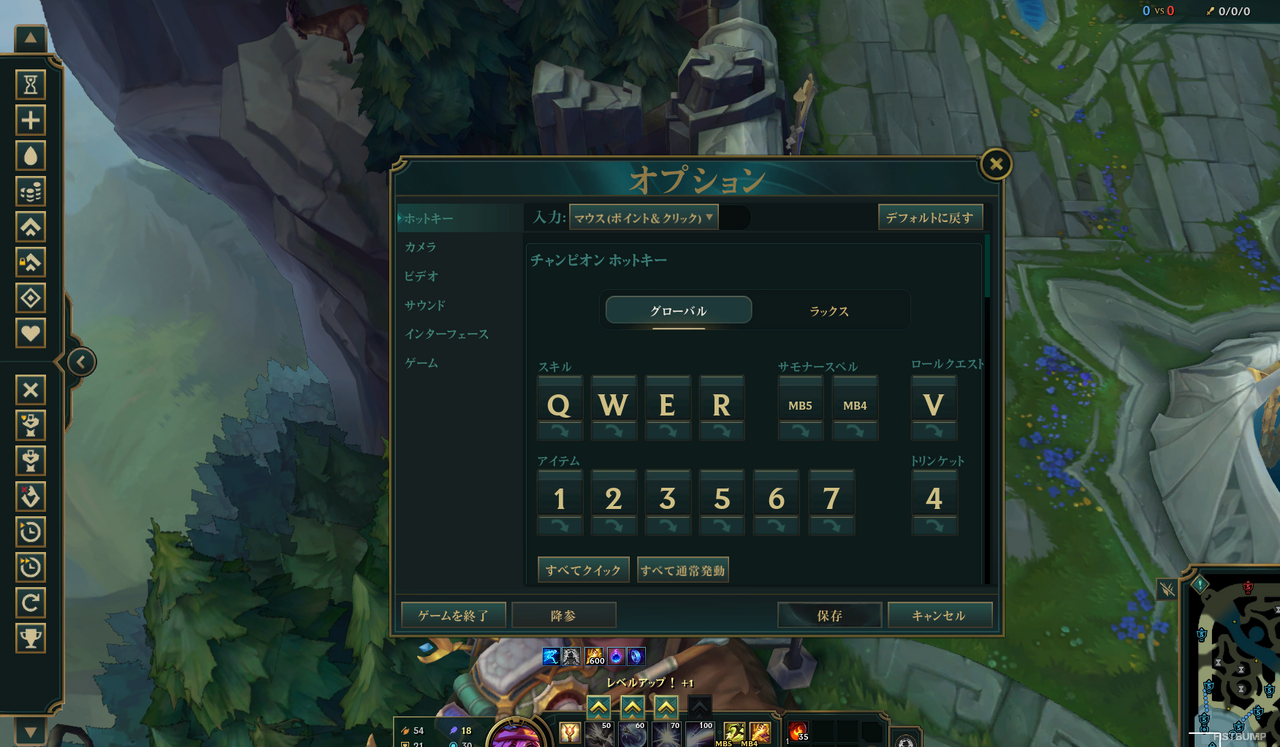Spawn a target dummy from the sidebar

[30, 425]
